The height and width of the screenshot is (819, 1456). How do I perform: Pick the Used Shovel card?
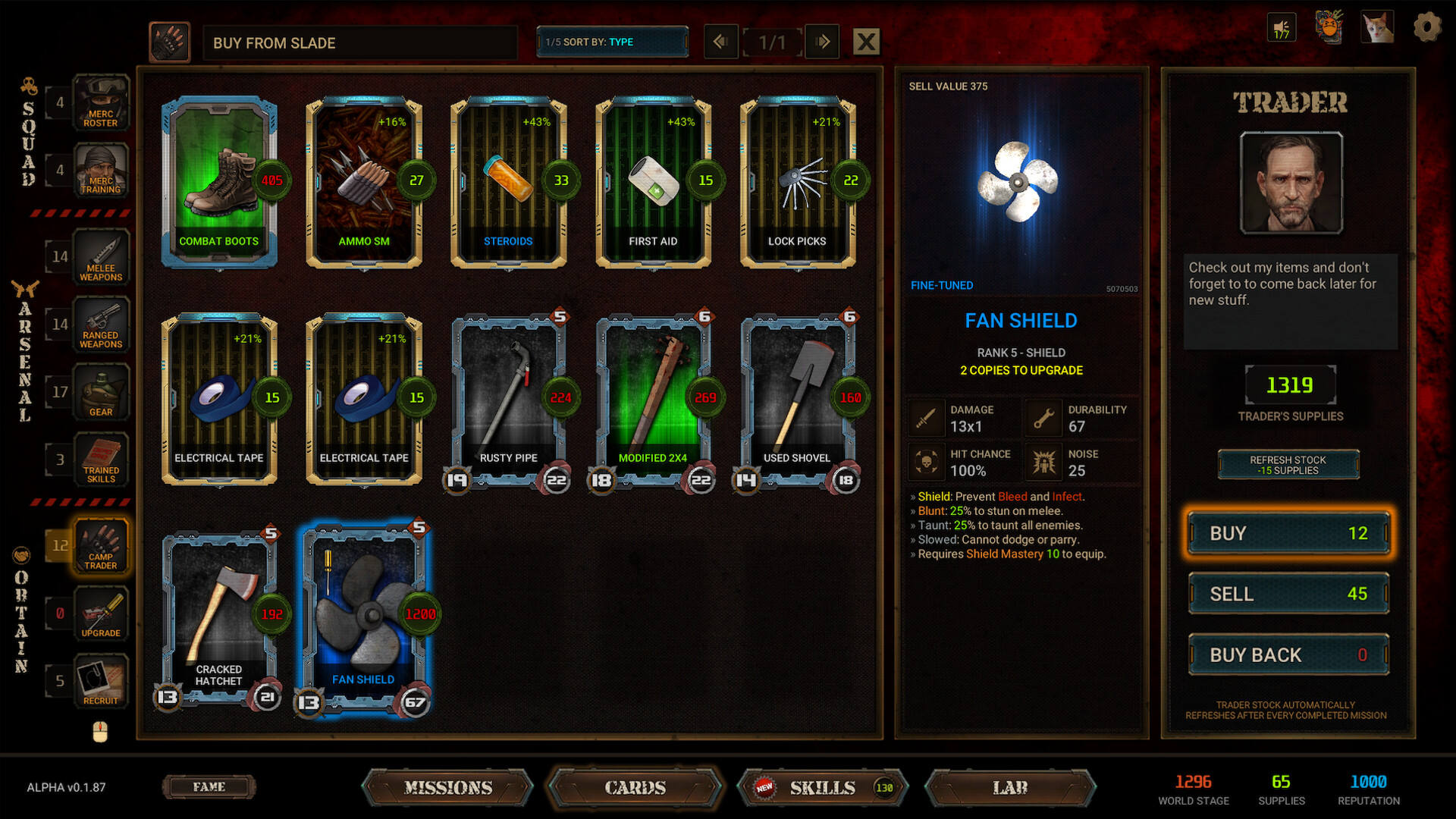(x=797, y=399)
